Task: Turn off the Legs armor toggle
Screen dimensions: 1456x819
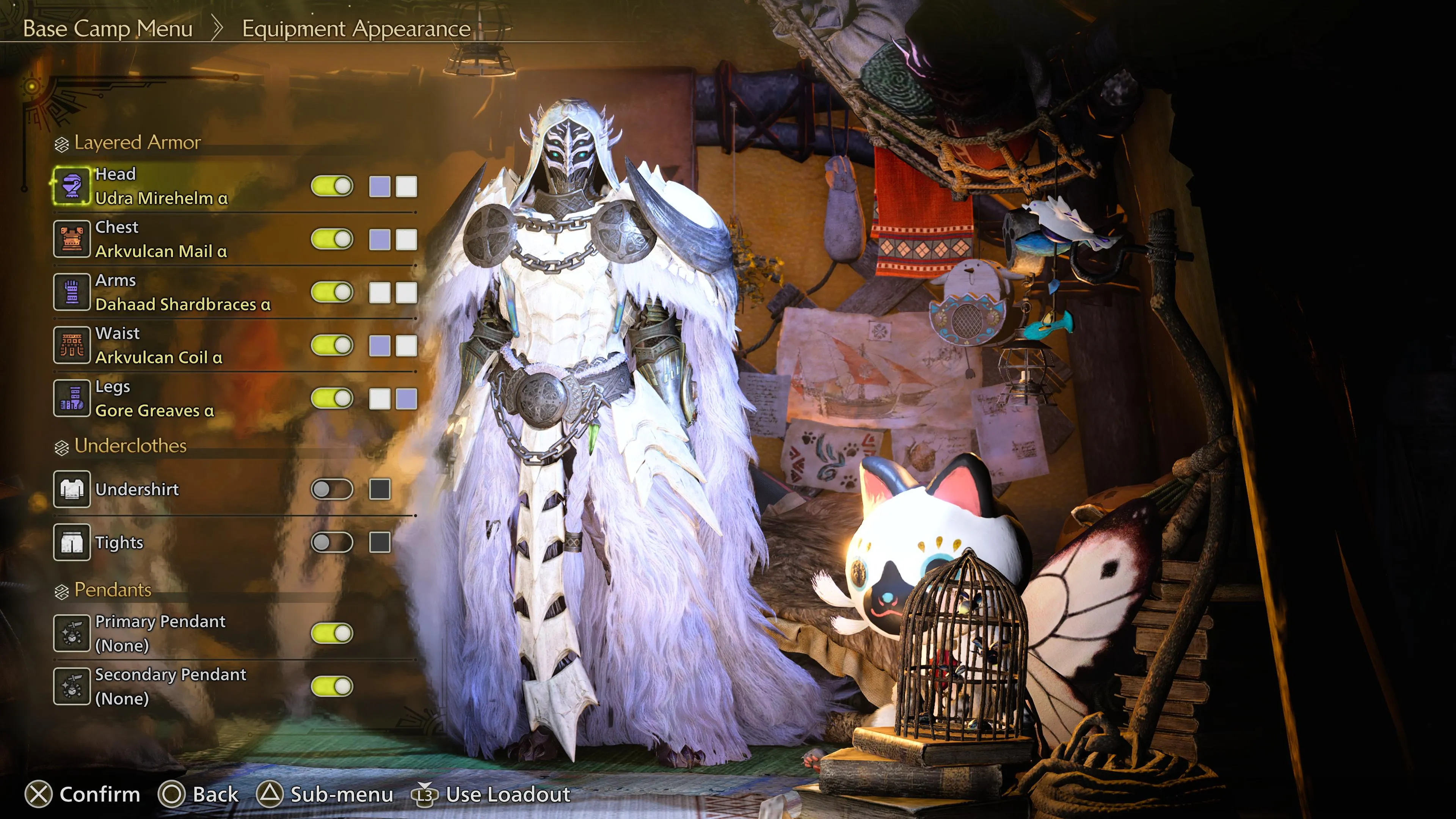Action: click(x=333, y=399)
